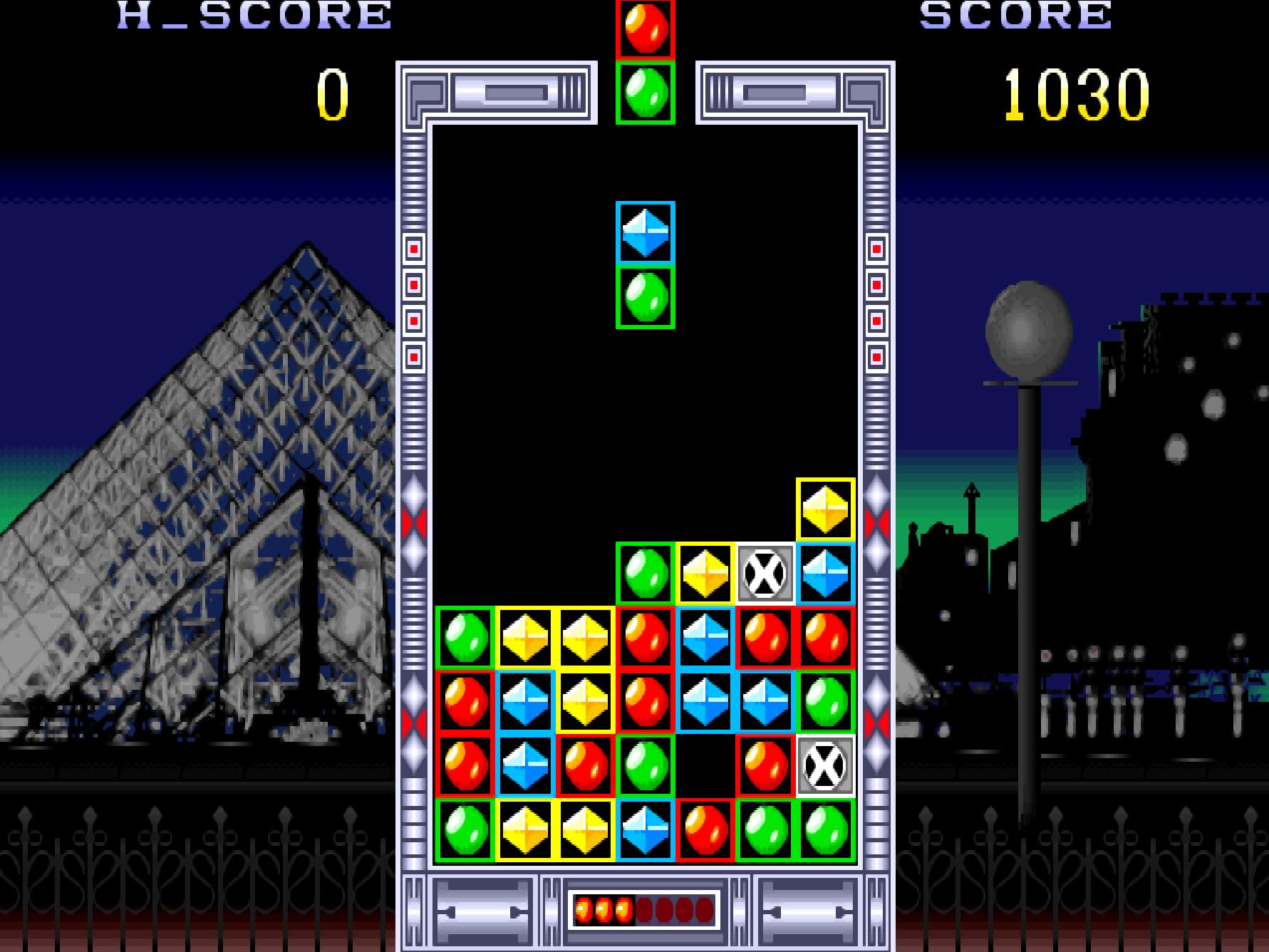Select the X block directly above a green orb

pos(825,766)
